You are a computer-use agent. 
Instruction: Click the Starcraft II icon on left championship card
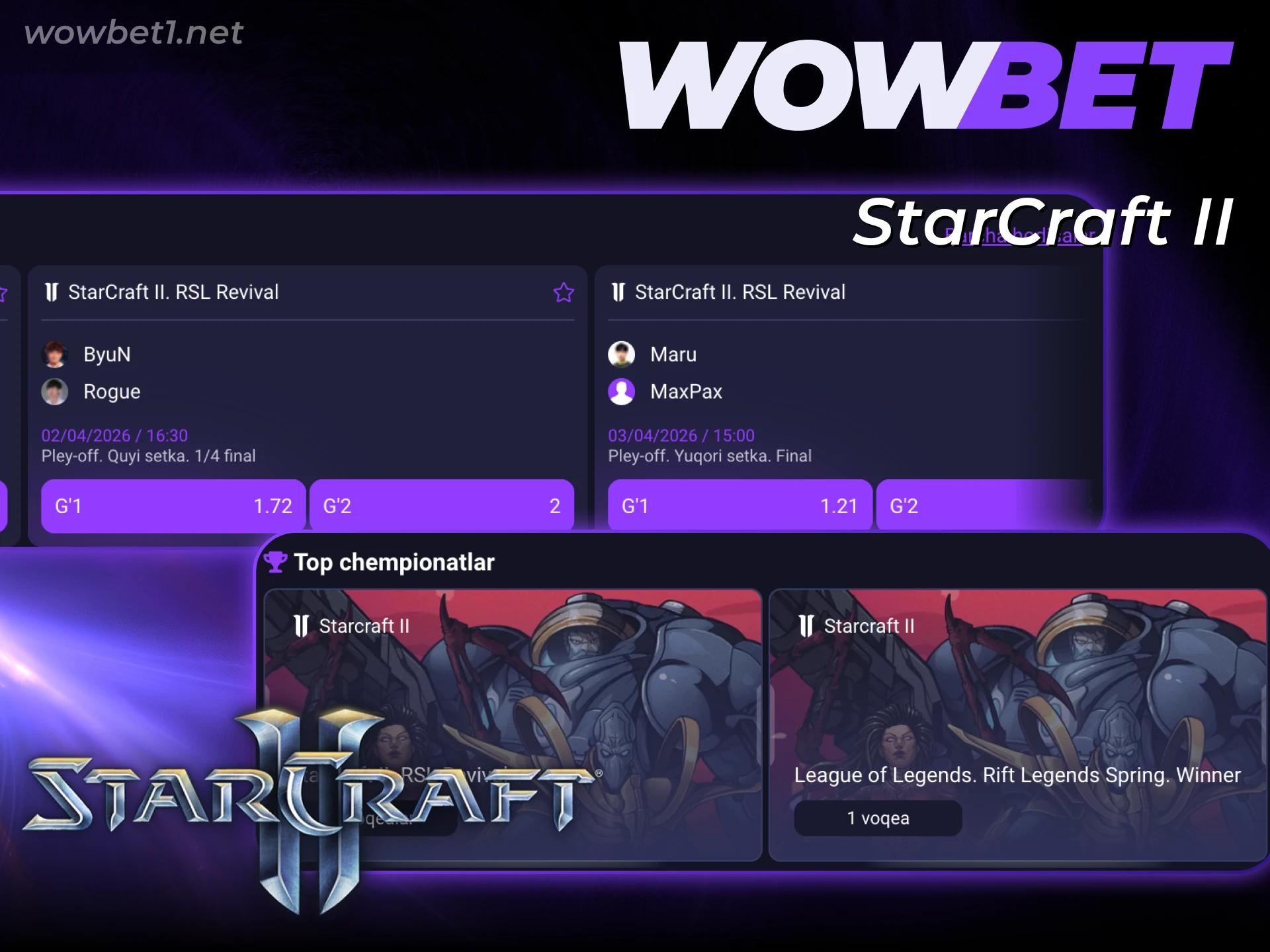302,625
